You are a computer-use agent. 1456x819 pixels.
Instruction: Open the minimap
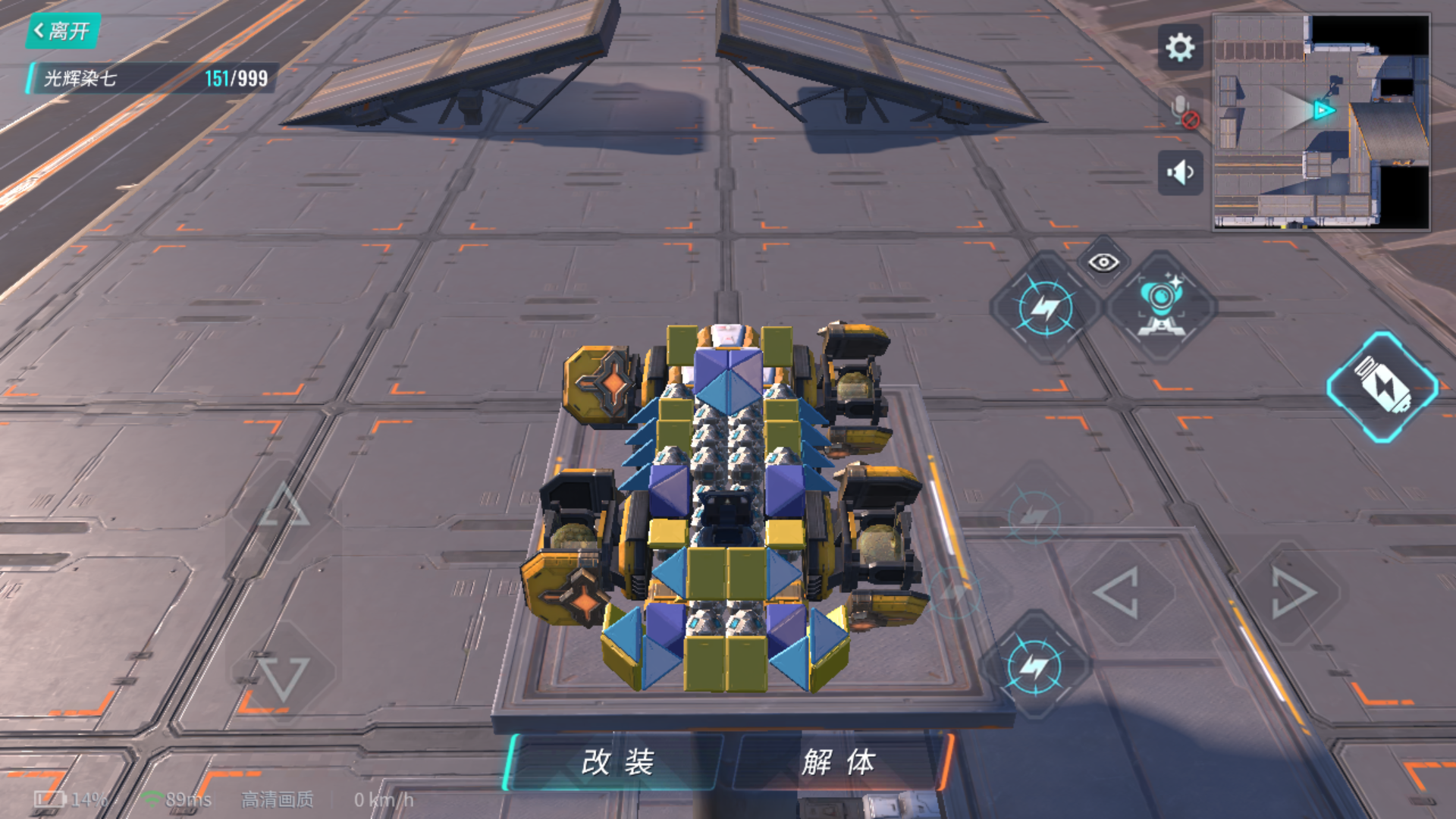(x=1321, y=121)
